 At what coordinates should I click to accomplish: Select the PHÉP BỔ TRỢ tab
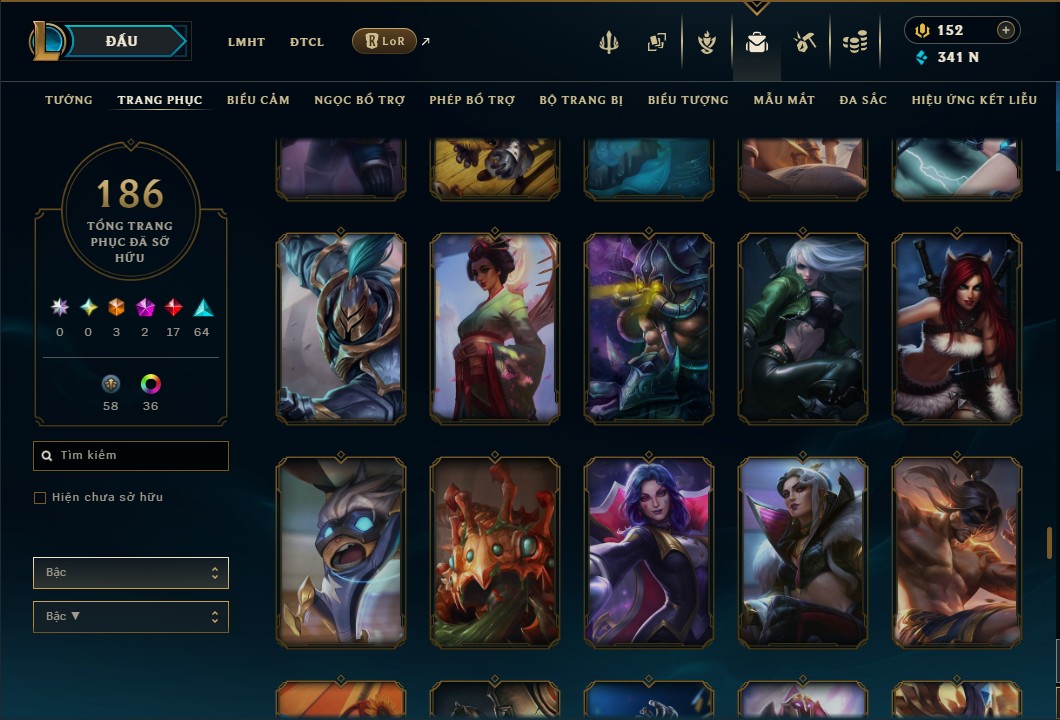[x=472, y=100]
